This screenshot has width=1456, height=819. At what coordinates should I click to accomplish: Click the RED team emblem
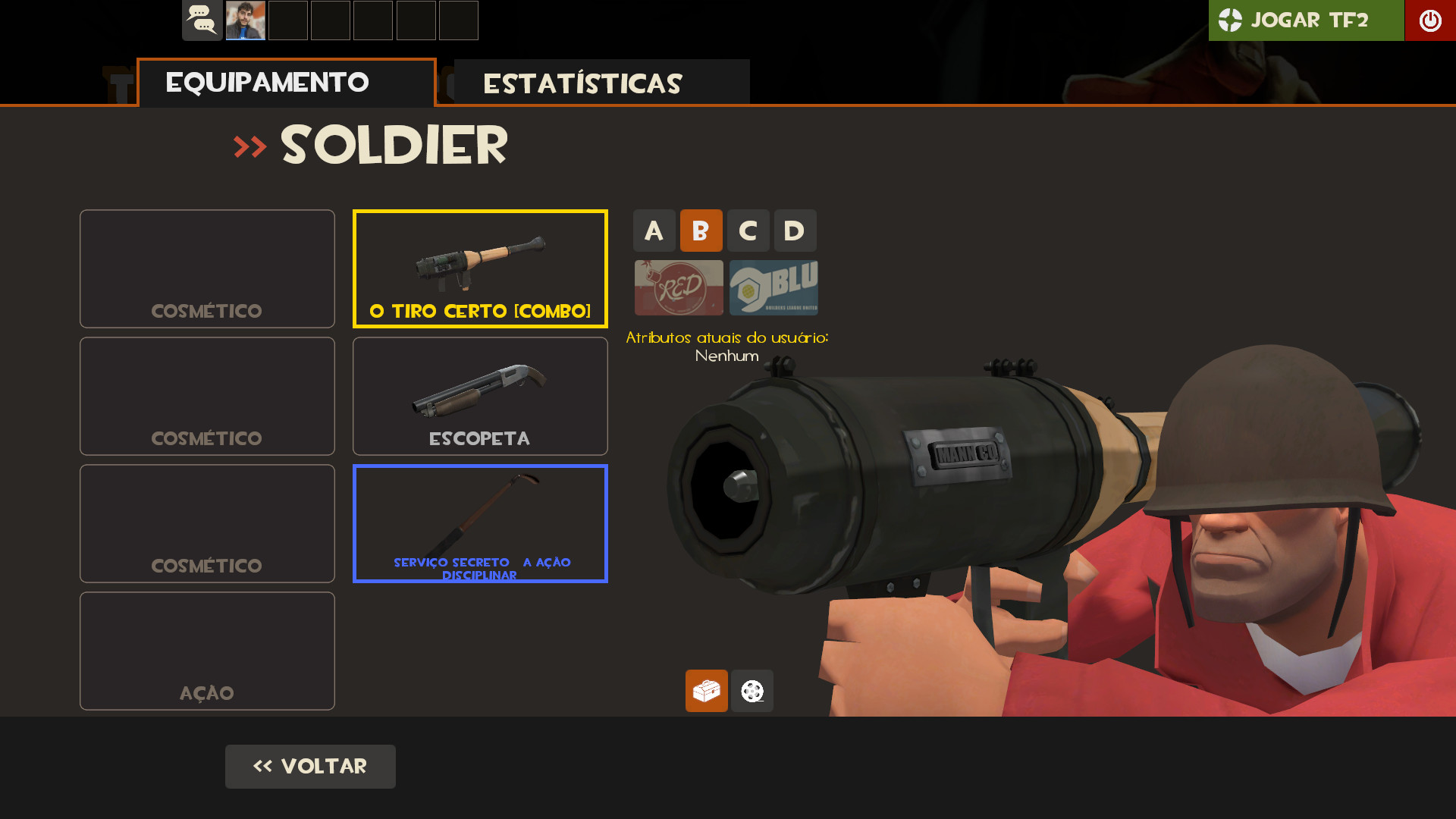(x=678, y=288)
